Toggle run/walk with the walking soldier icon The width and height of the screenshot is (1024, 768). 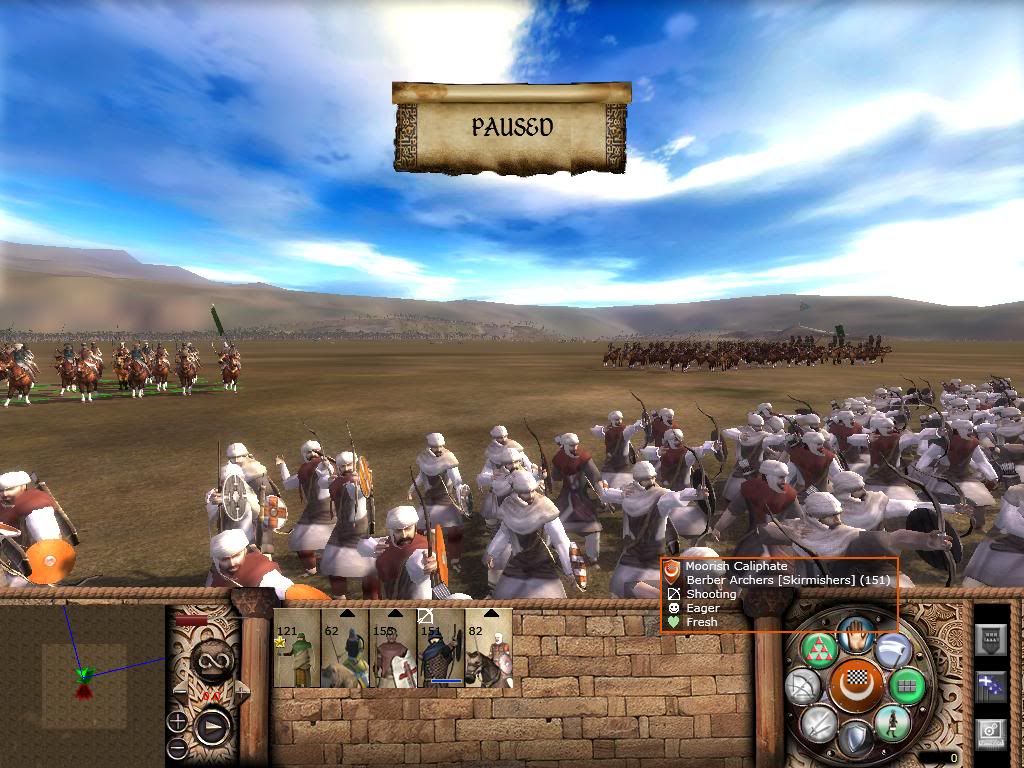pos(891,723)
